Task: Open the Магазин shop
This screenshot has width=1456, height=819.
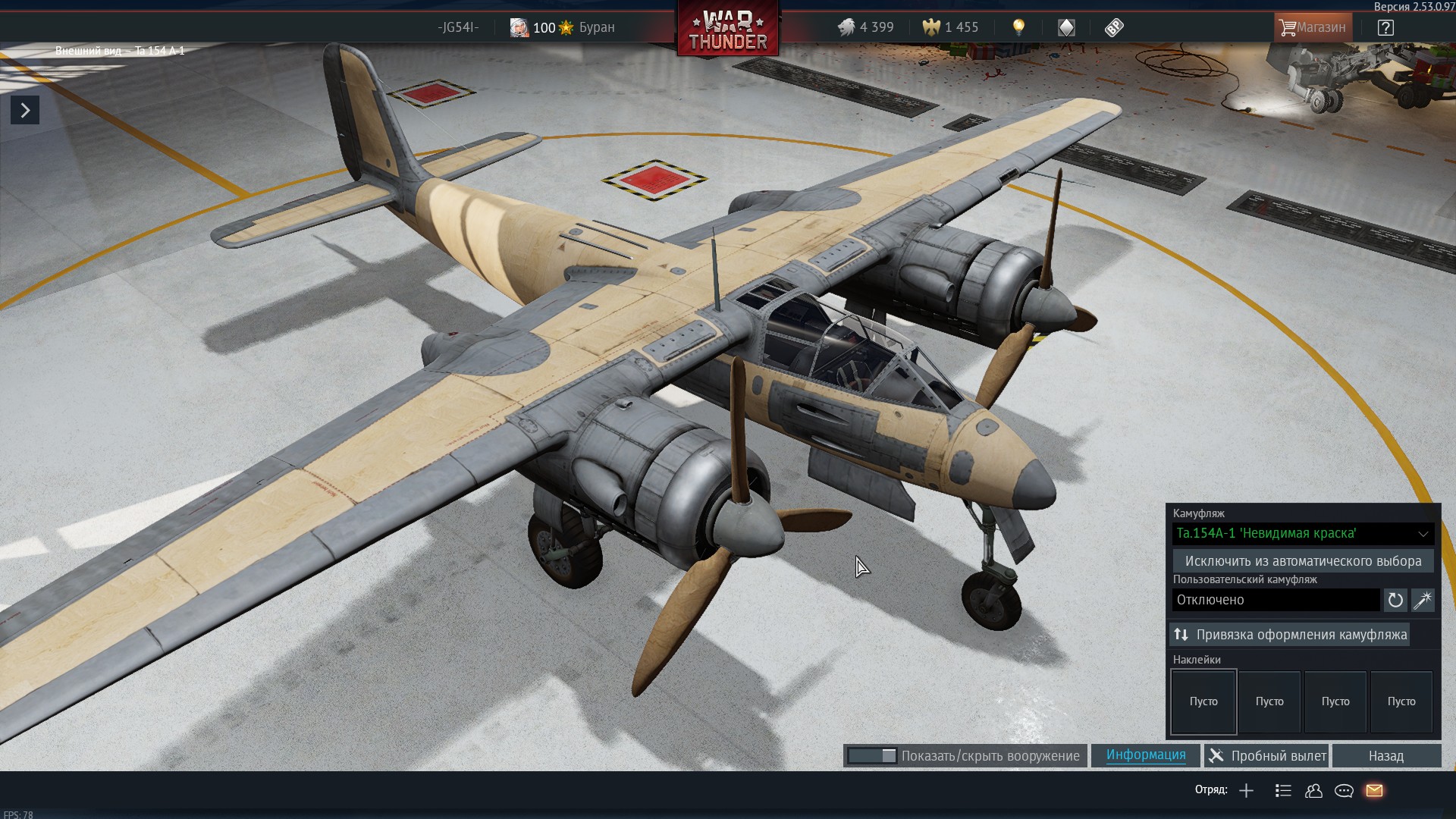Action: point(1313,27)
